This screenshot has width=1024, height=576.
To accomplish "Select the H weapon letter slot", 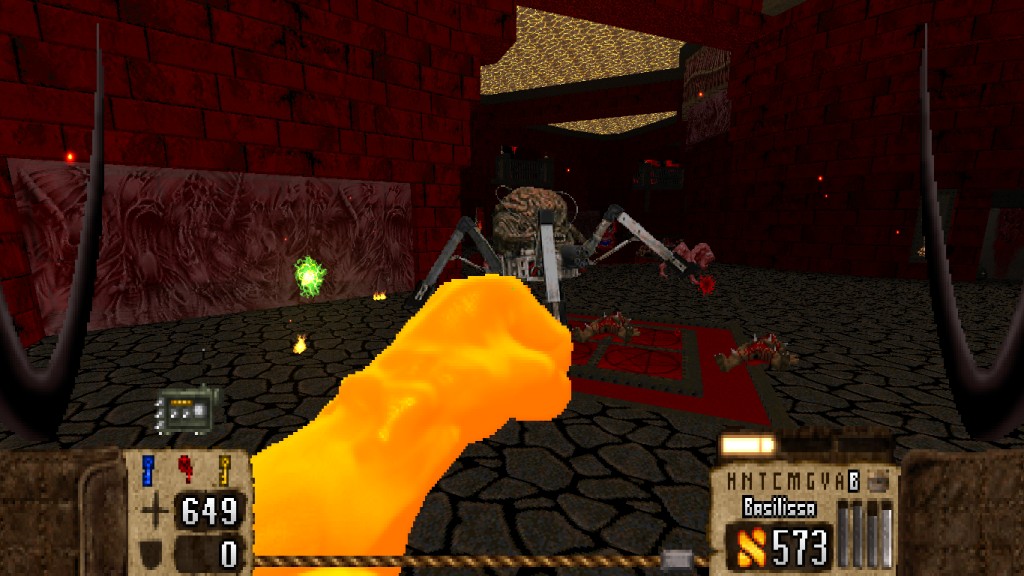I will (x=733, y=480).
